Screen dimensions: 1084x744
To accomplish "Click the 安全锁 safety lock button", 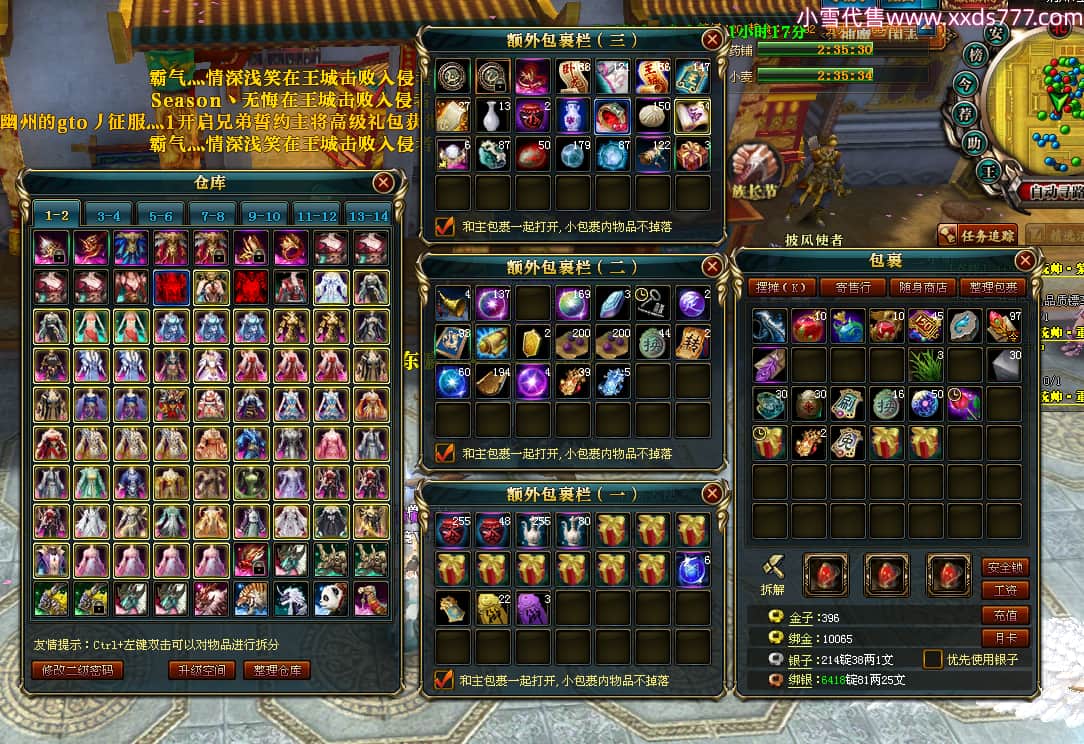I will pyautogui.click(x=1005, y=567).
